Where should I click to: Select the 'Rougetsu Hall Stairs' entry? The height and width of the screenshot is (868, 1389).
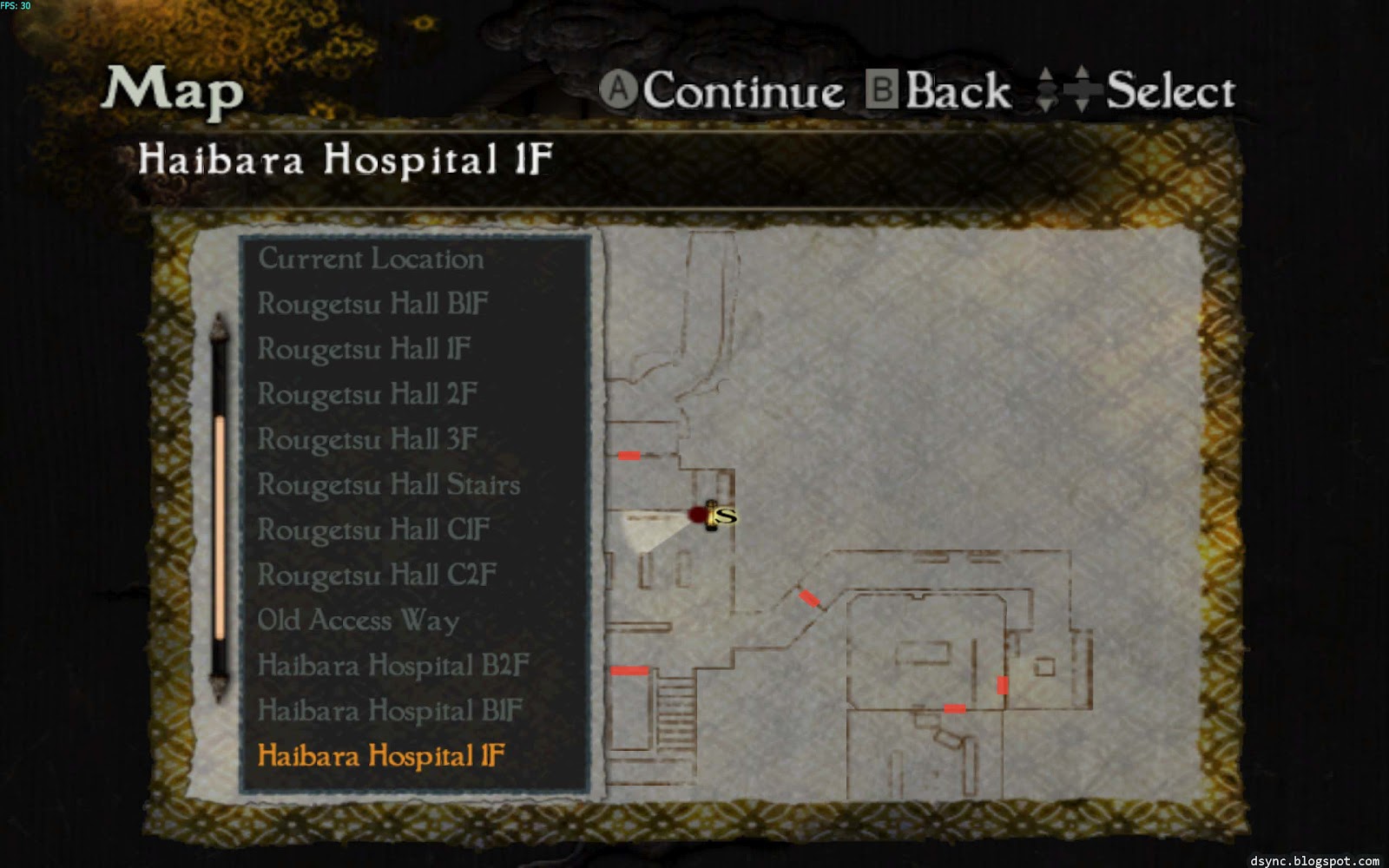tap(388, 485)
